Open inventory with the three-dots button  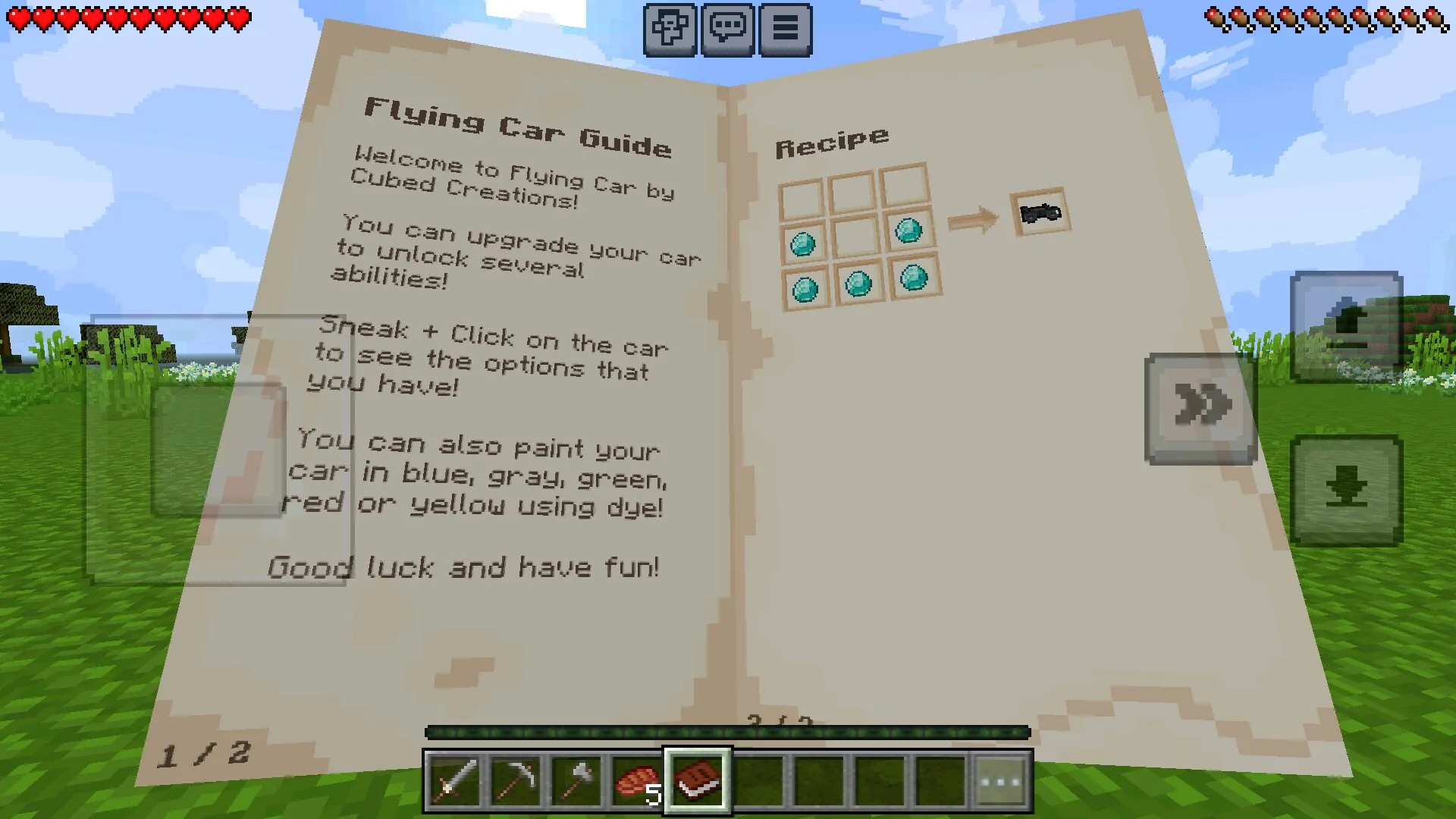[1002, 781]
